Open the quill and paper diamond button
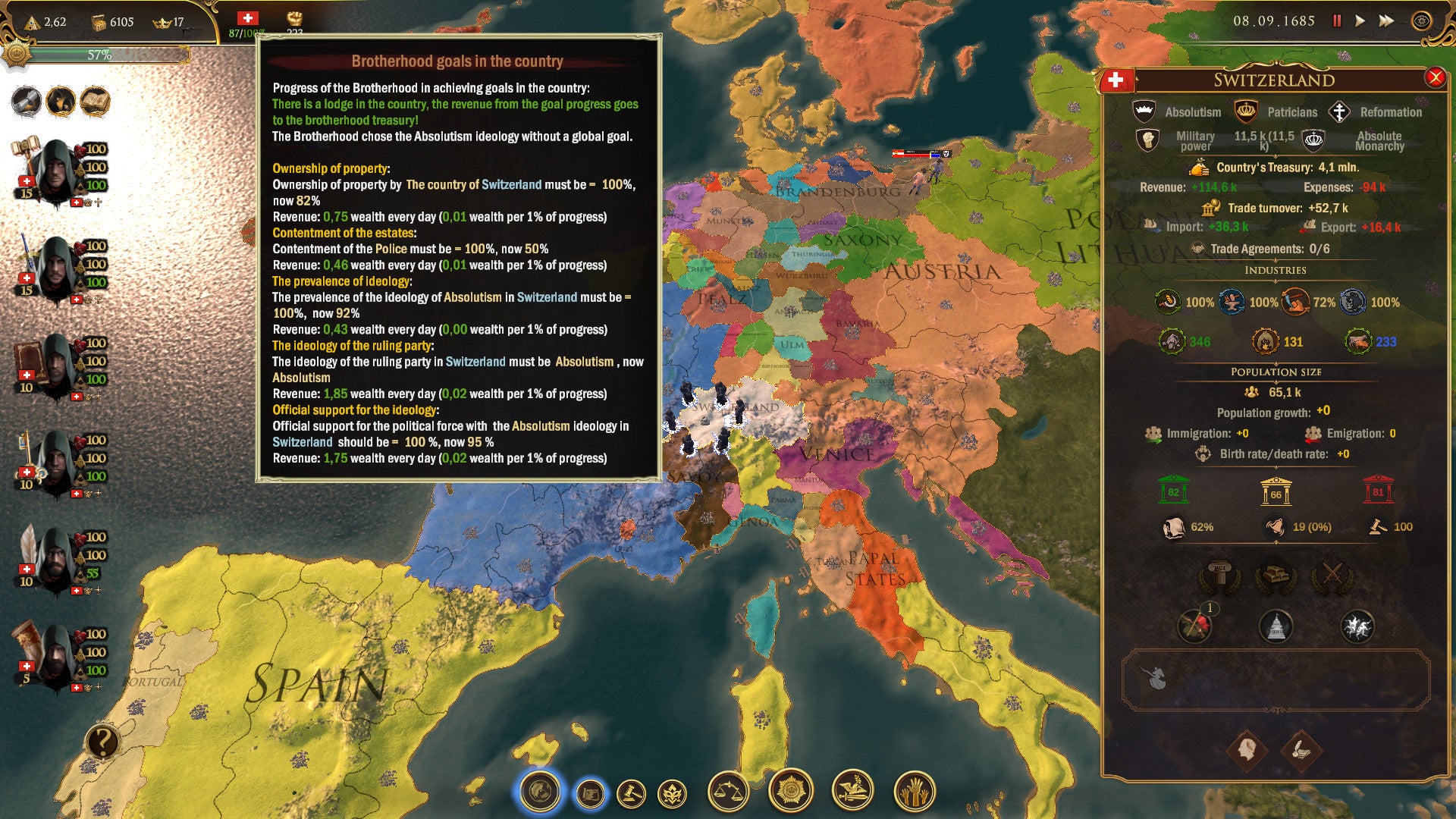The height and width of the screenshot is (819, 1456). coord(1301,751)
